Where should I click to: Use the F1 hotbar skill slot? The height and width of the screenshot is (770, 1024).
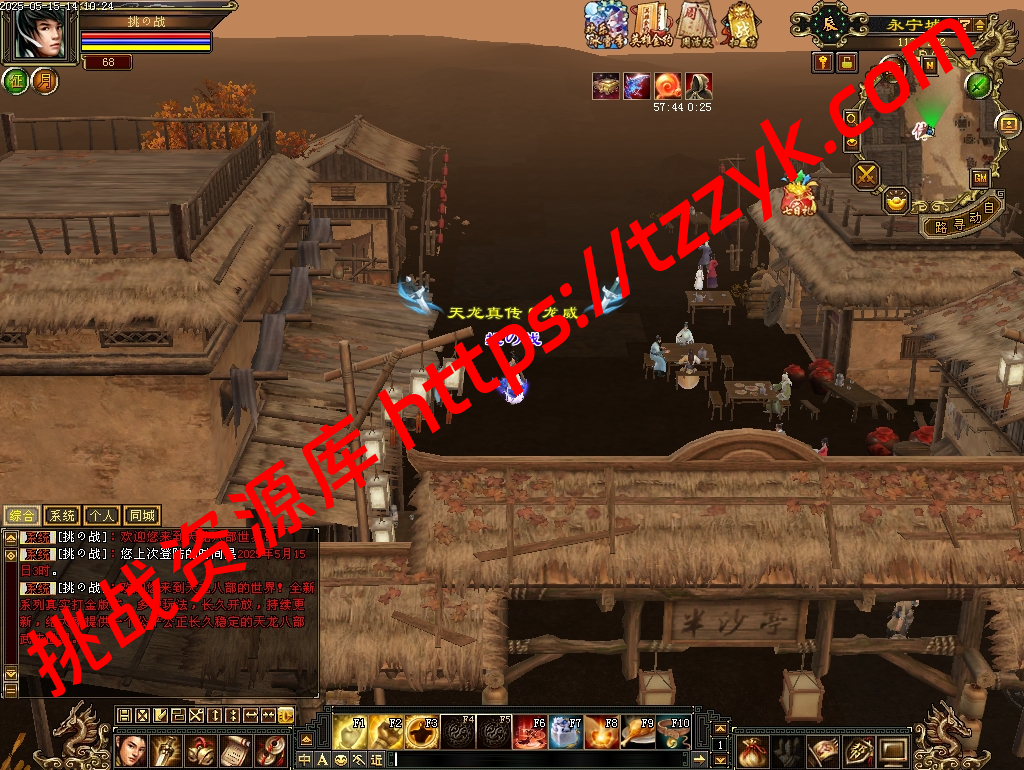click(350, 732)
